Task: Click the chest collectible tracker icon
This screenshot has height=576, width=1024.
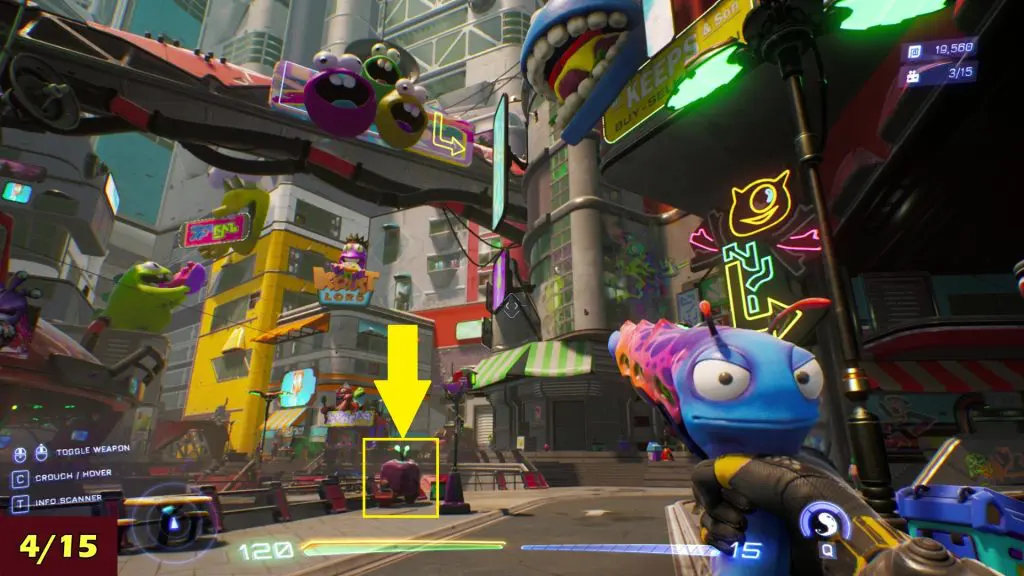Action: click(x=914, y=74)
